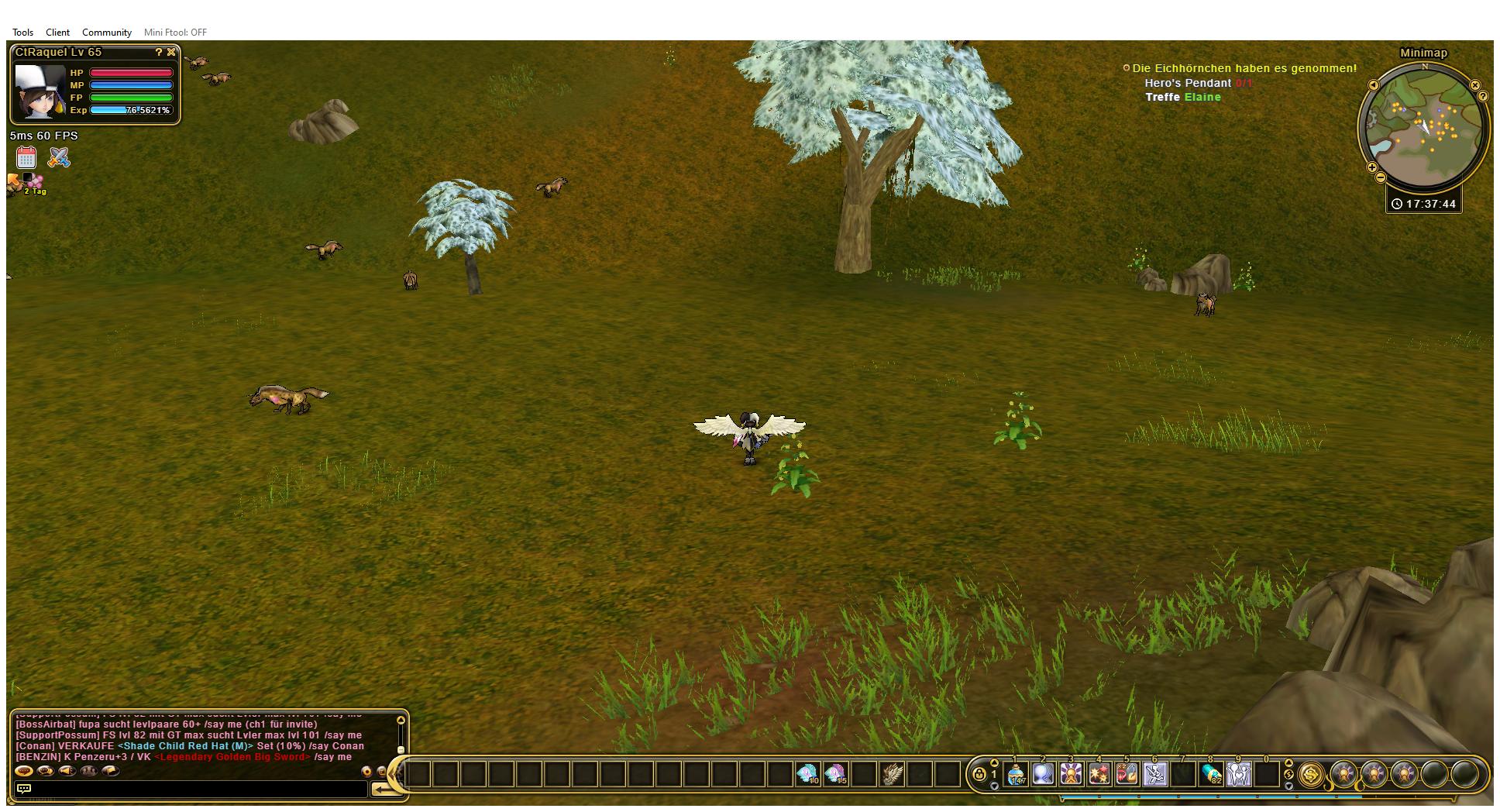The height and width of the screenshot is (812, 1500).
Task: Open the Tools menu
Action: pos(22,32)
